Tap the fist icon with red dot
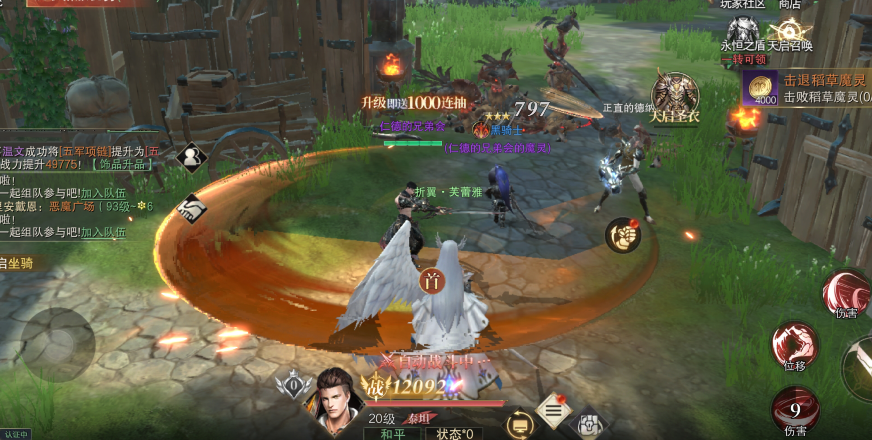The image size is (872, 440). 622,235
